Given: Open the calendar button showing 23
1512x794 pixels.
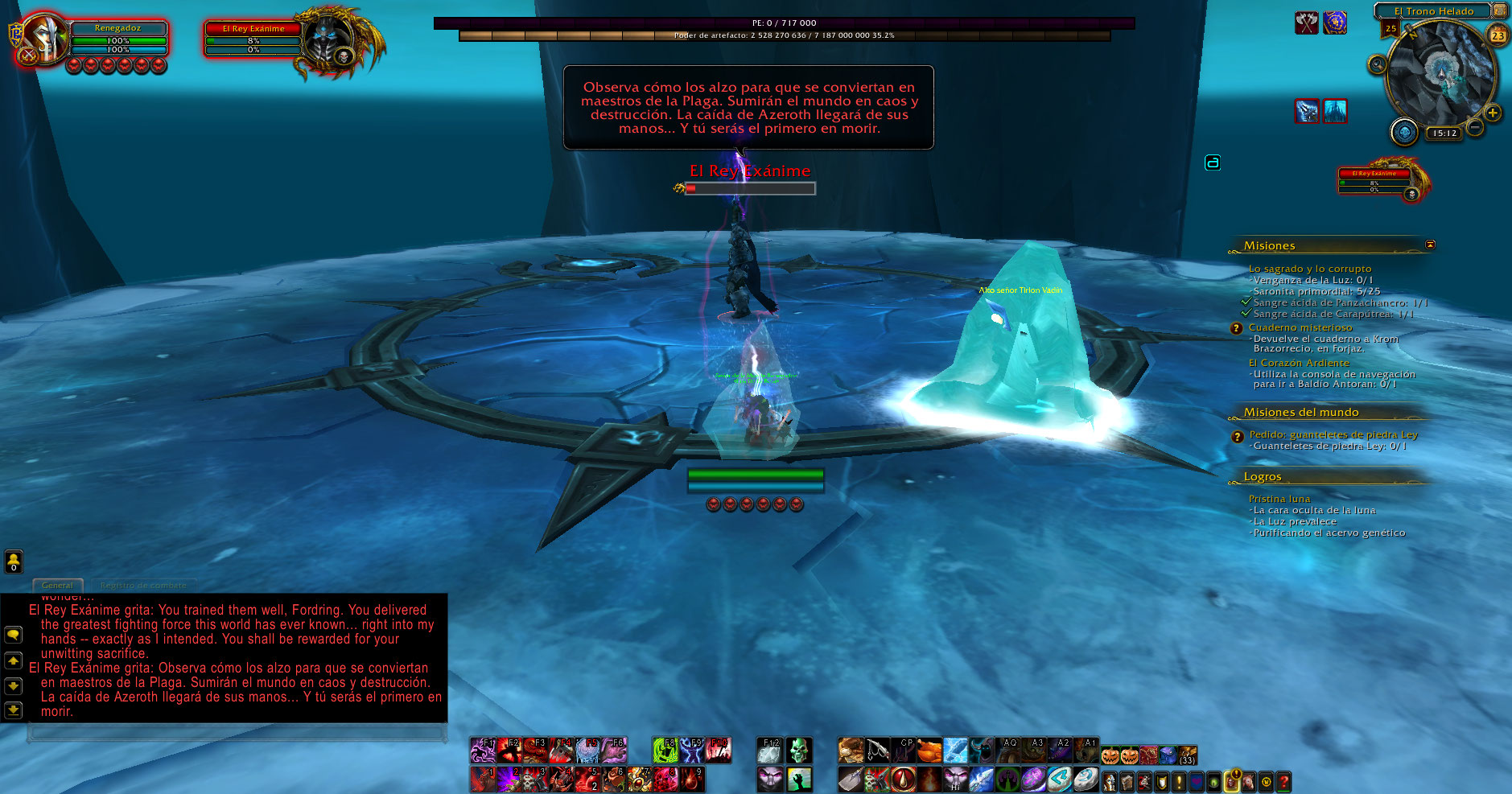Looking at the screenshot, I should pyautogui.click(x=1498, y=35).
